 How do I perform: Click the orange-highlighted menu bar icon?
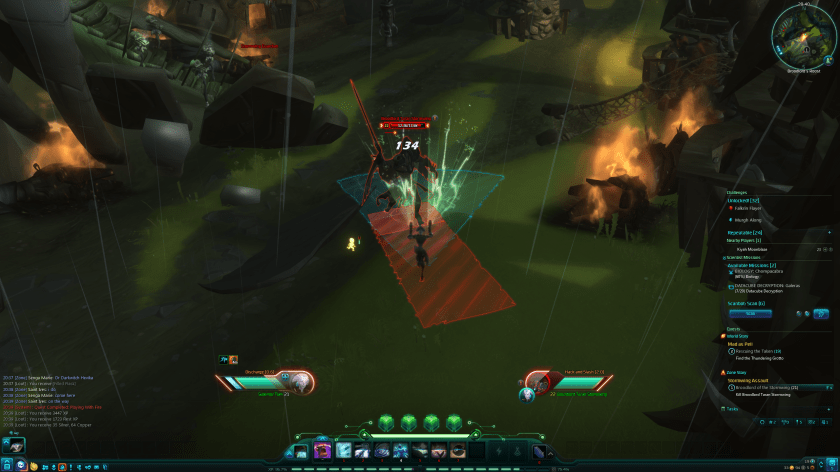[62, 466]
